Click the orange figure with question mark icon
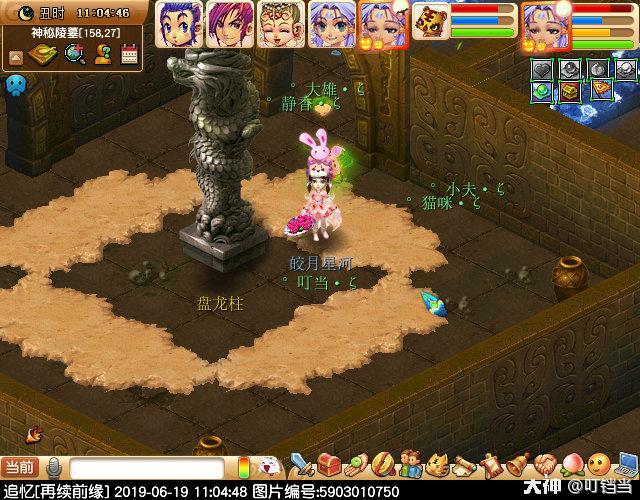 coord(102,55)
